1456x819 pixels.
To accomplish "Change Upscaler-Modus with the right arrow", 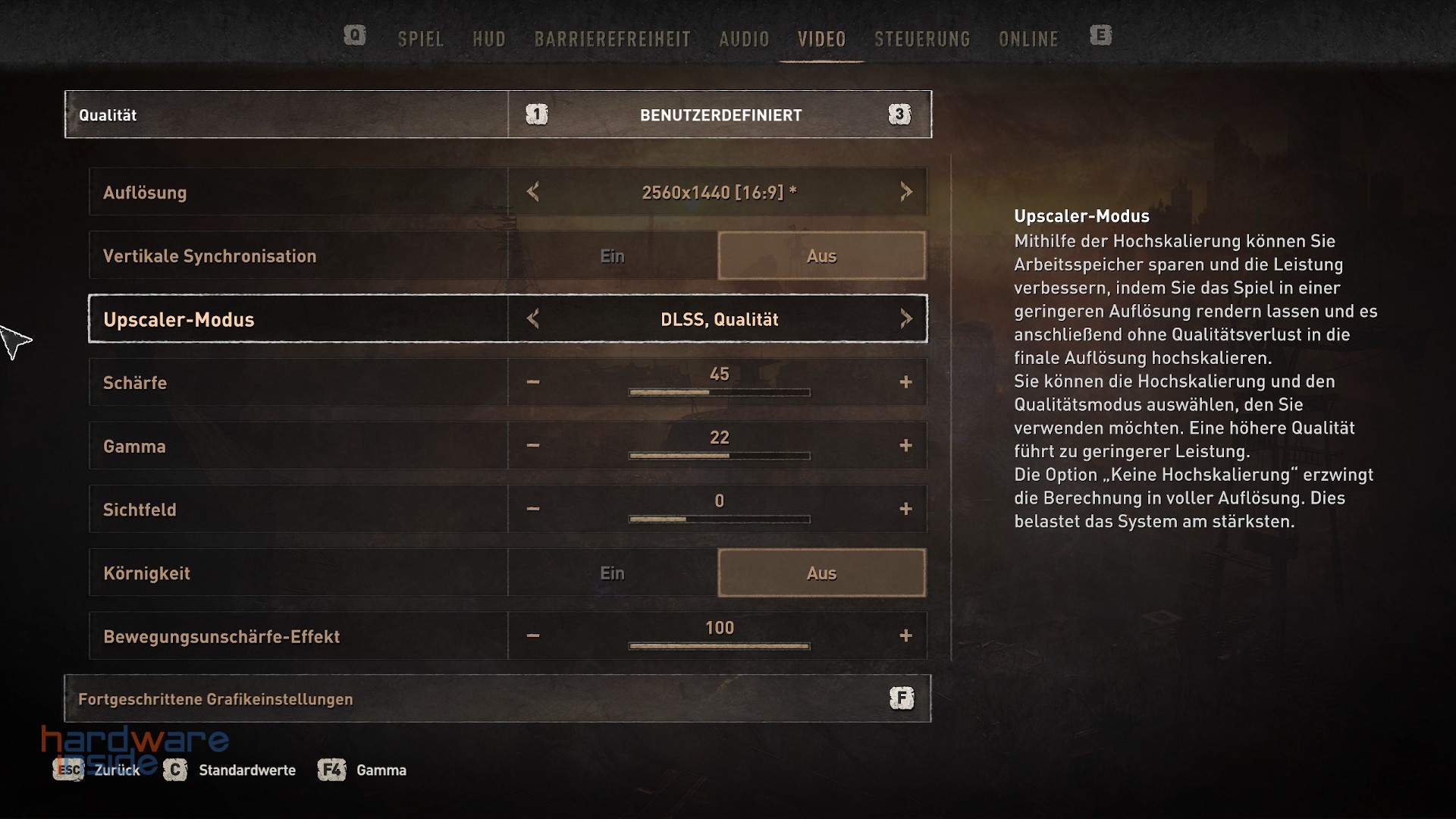I will coord(905,319).
